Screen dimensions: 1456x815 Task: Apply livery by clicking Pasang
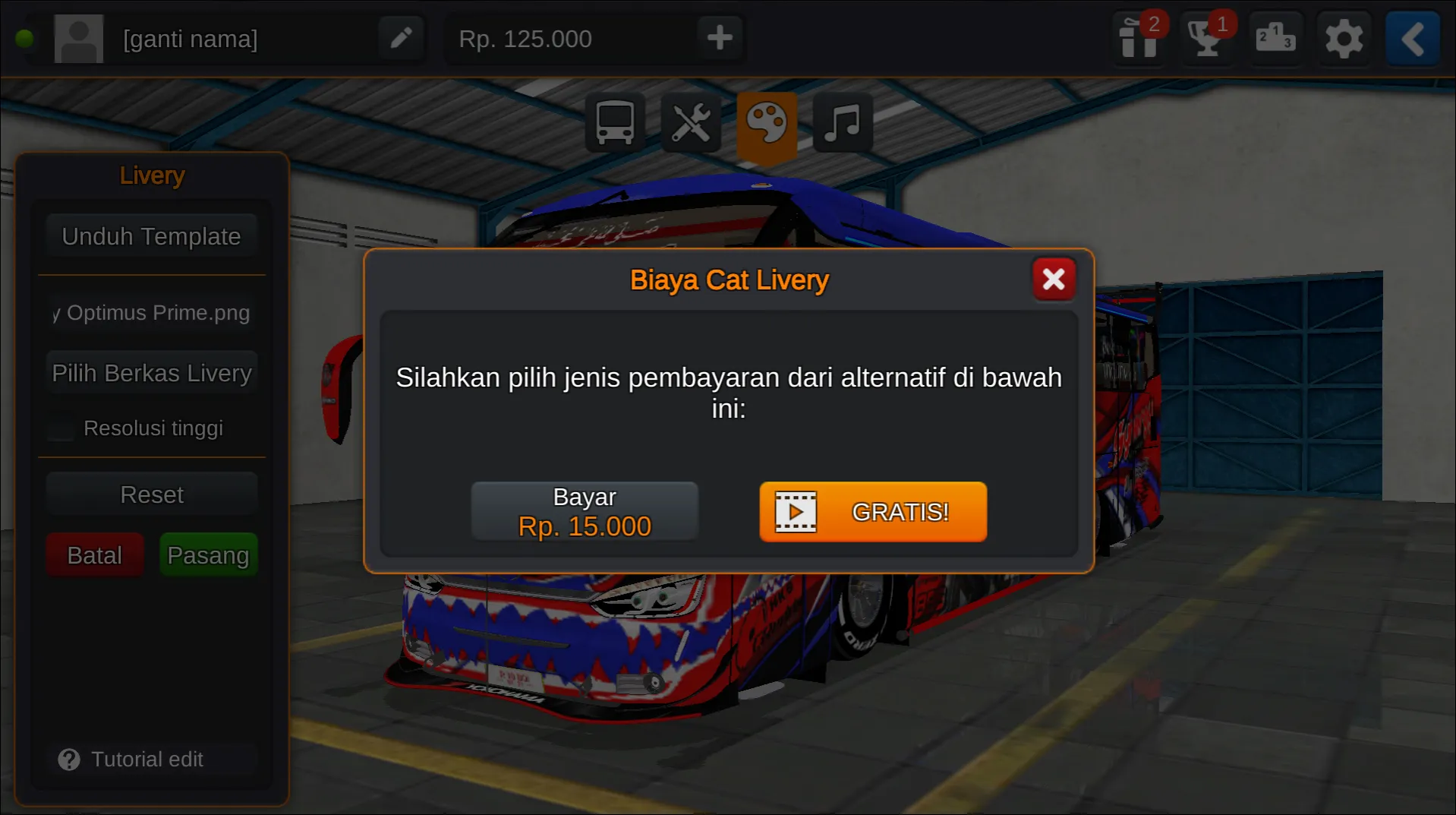point(208,554)
